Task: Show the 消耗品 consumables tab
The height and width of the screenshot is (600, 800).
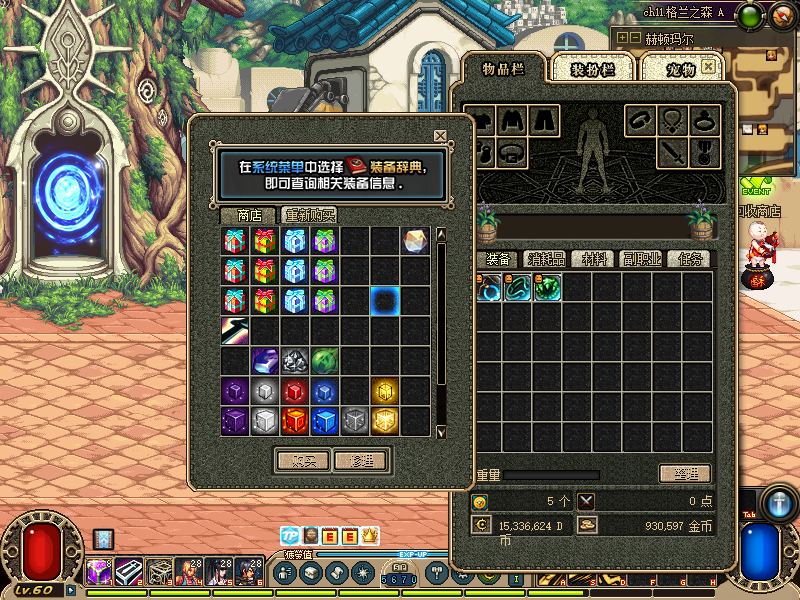Action: (x=546, y=259)
